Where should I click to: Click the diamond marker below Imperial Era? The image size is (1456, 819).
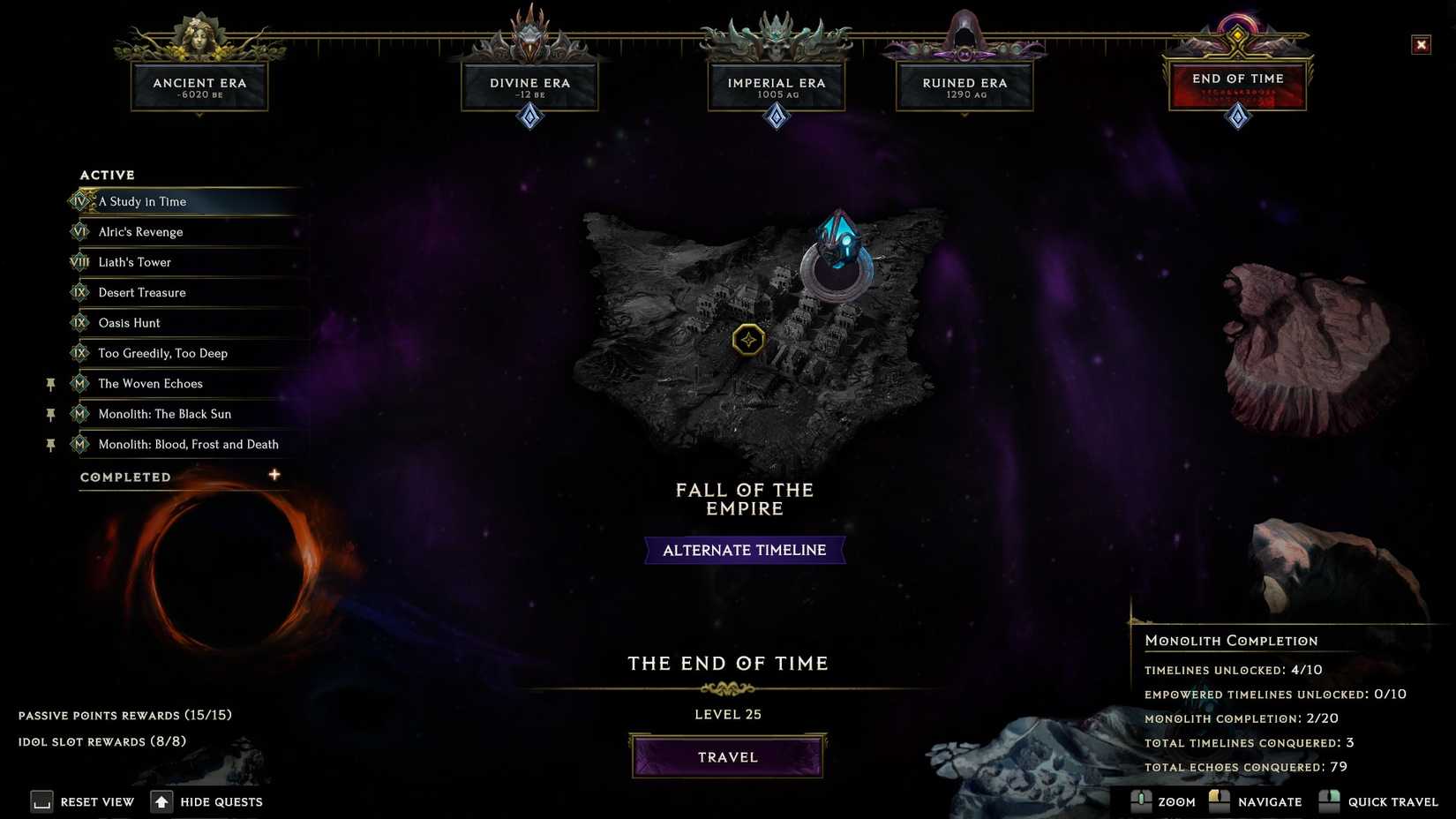(x=776, y=115)
